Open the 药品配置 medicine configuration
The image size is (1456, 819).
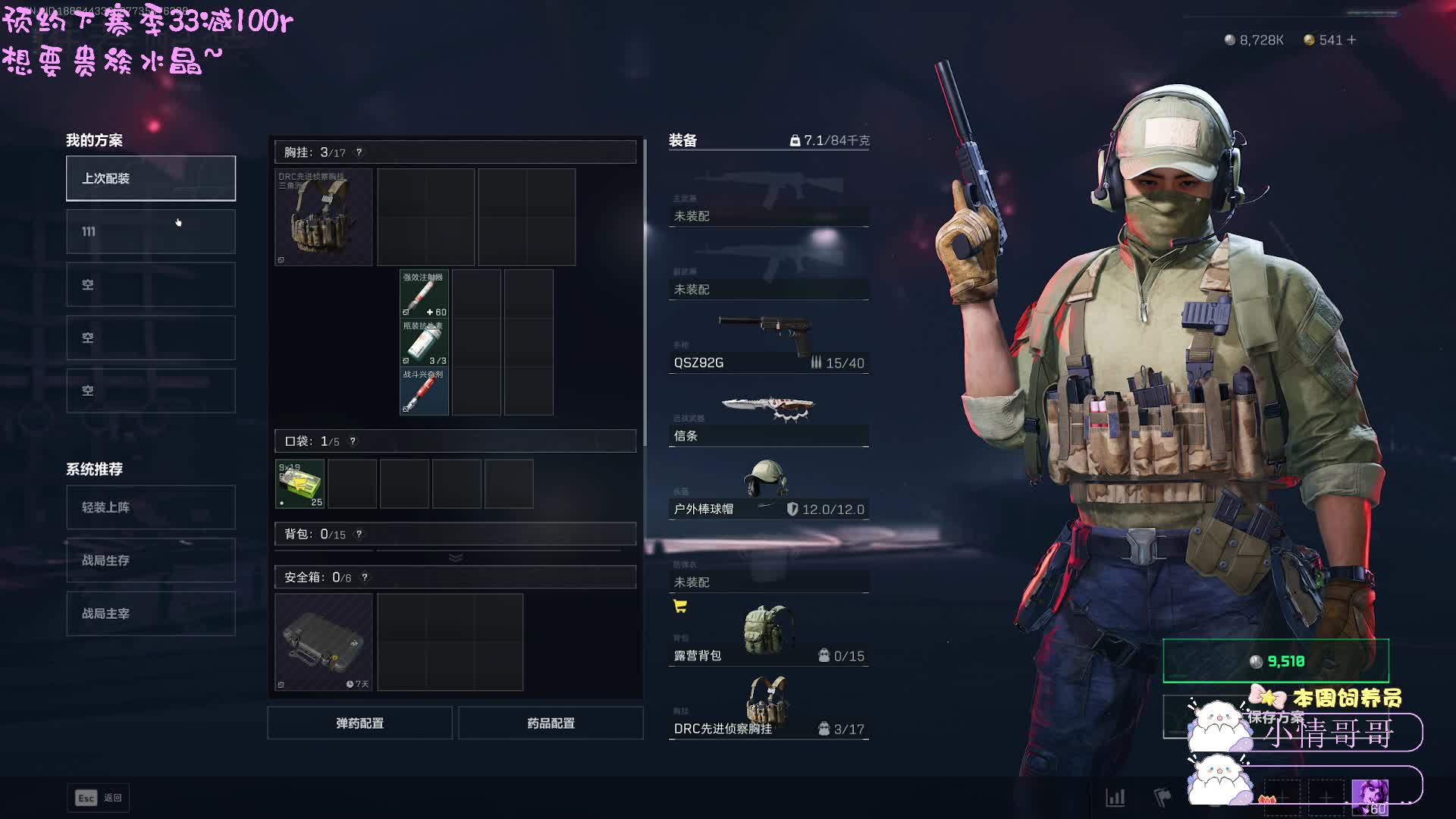coord(551,723)
